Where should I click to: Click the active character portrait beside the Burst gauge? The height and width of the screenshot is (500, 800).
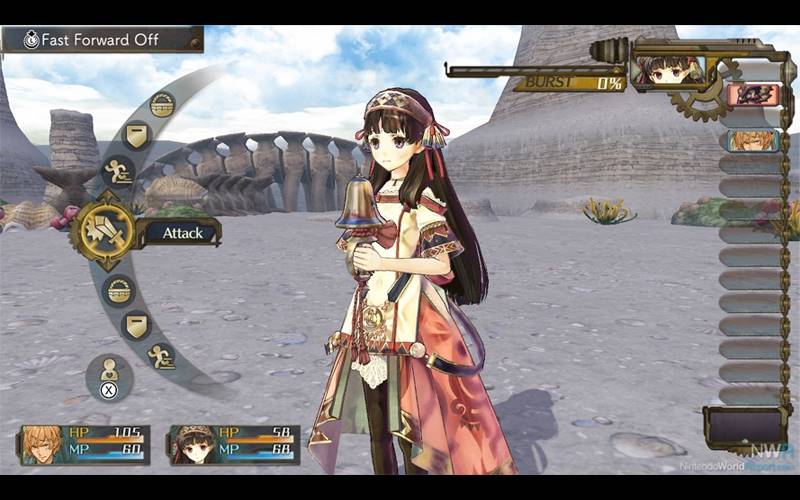(x=667, y=70)
